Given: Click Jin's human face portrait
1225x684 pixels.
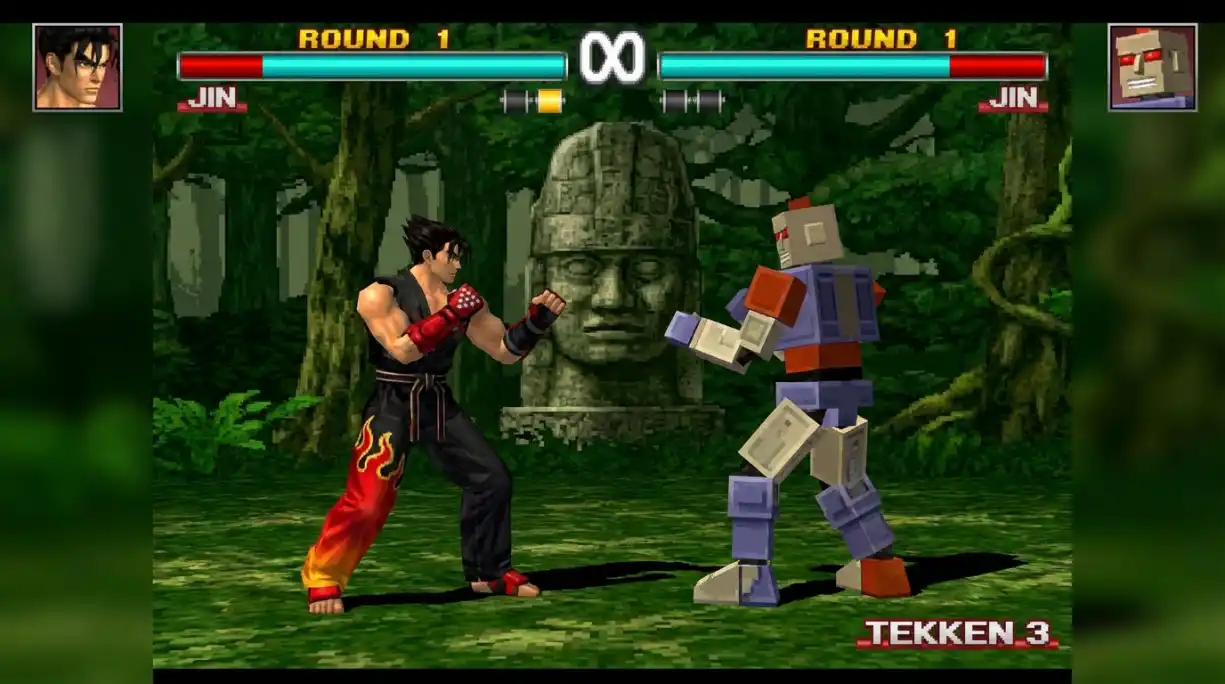Looking at the screenshot, I should (x=77, y=67).
